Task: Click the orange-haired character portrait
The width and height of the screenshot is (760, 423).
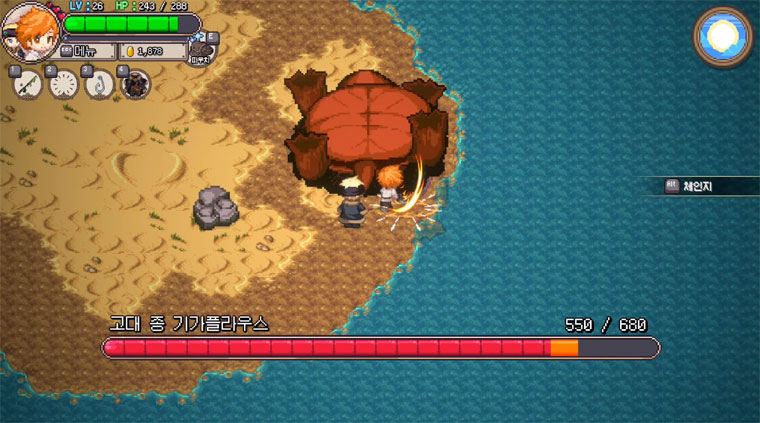Action: pyautogui.click(x=30, y=32)
